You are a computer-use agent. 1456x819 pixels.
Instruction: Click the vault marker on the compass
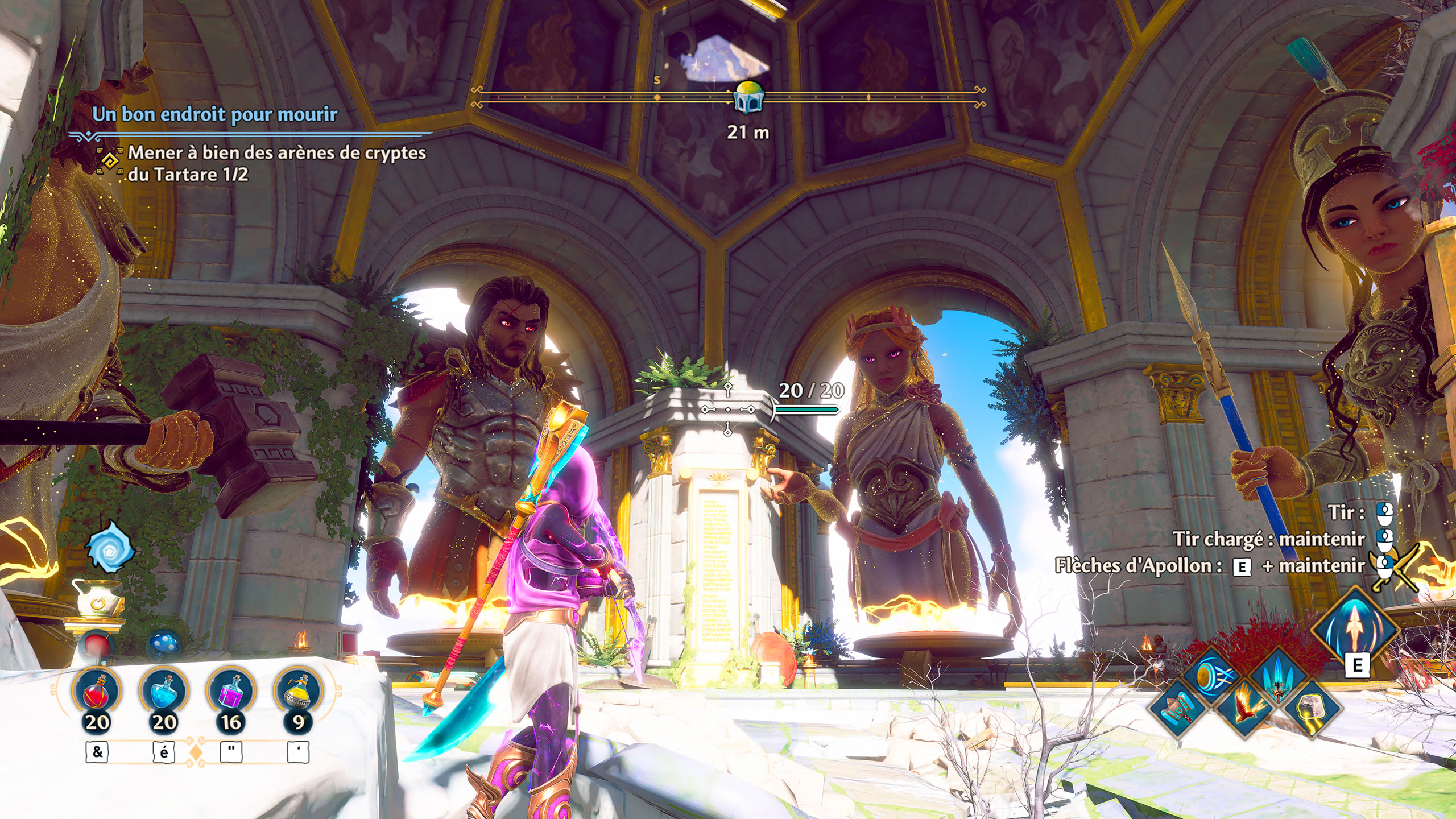[748, 97]
